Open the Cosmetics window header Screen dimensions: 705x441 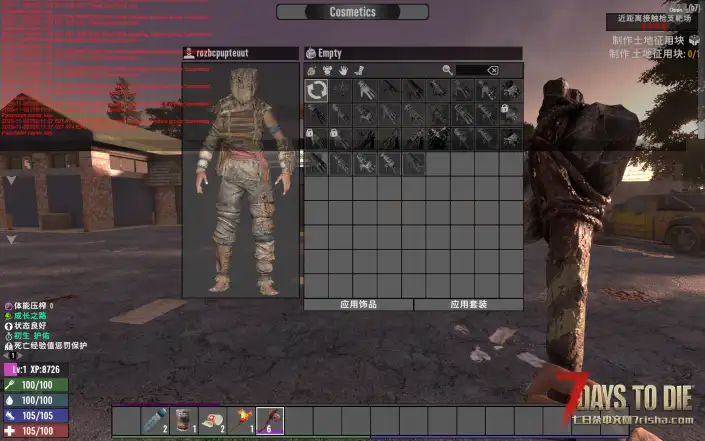pyautogui.click(x=352, y=12)
